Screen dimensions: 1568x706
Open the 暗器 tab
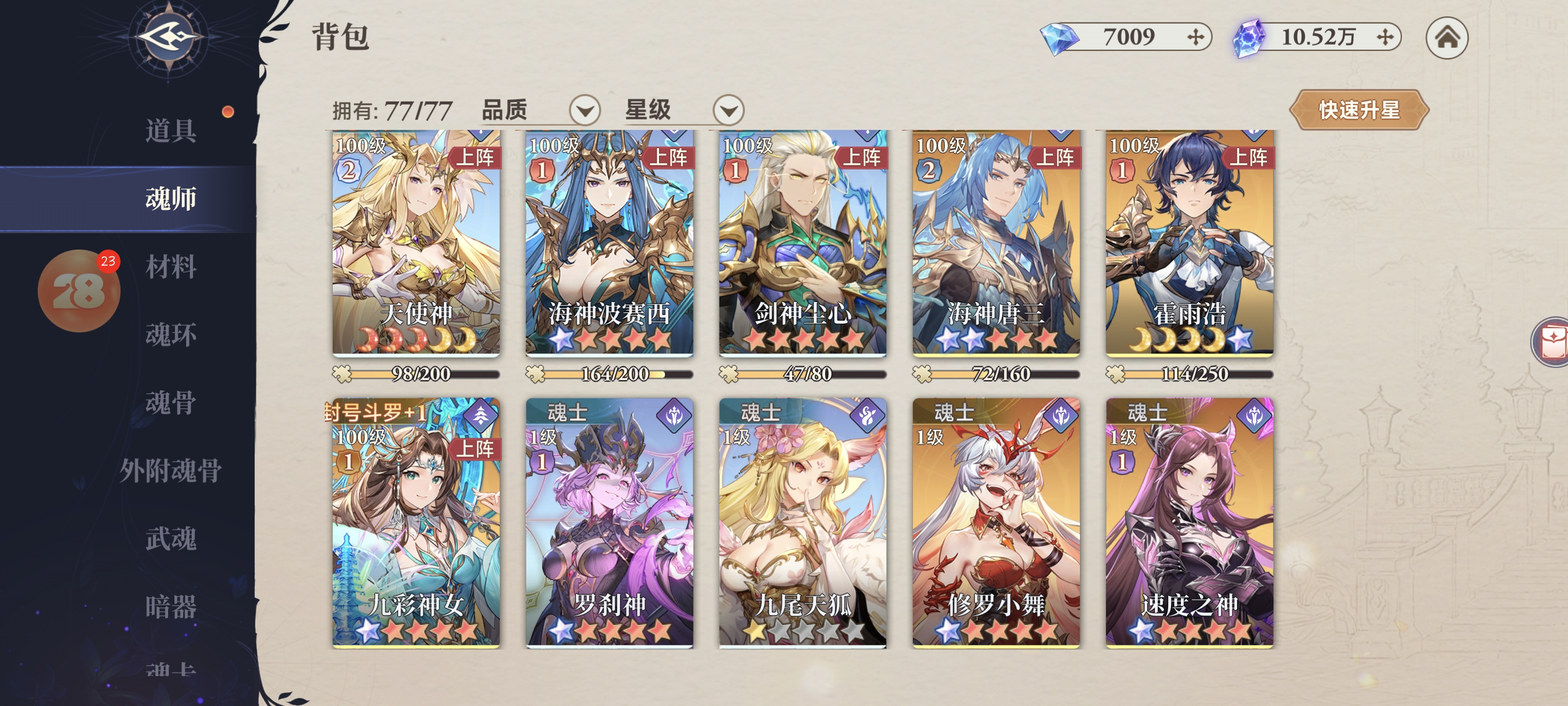coord(171,606)
